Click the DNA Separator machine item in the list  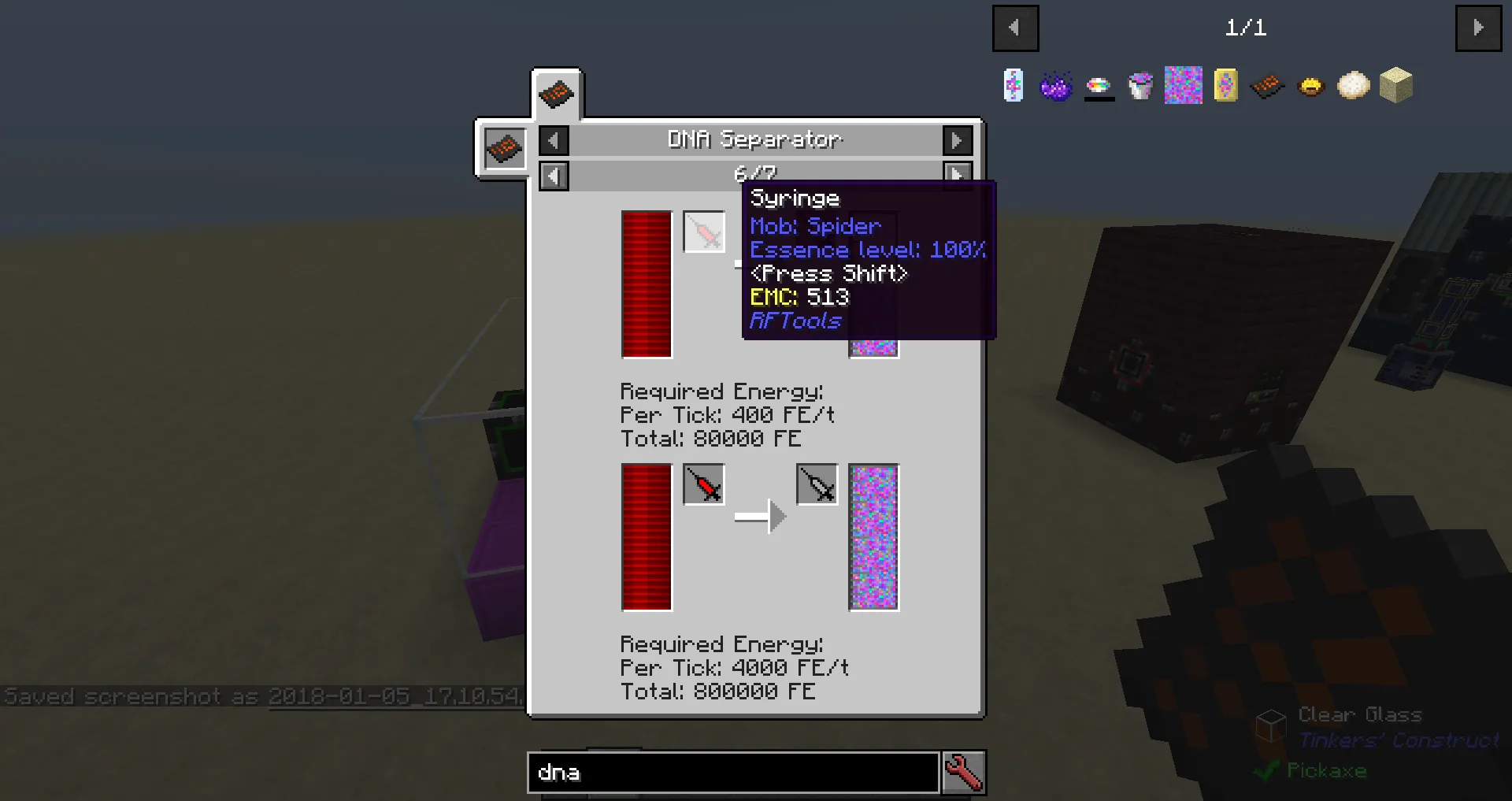click(1267, 85)
